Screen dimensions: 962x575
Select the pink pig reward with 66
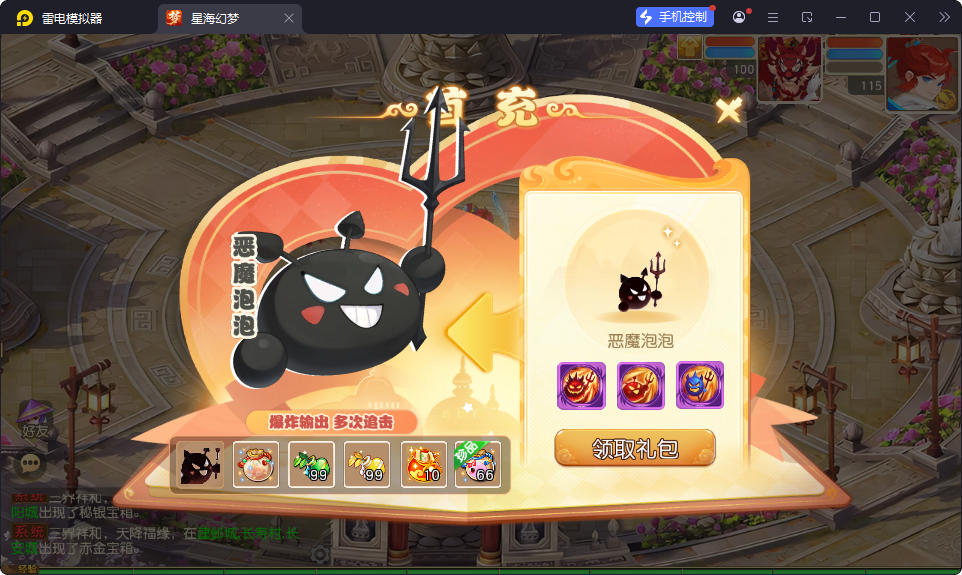[x=478, y=464]
